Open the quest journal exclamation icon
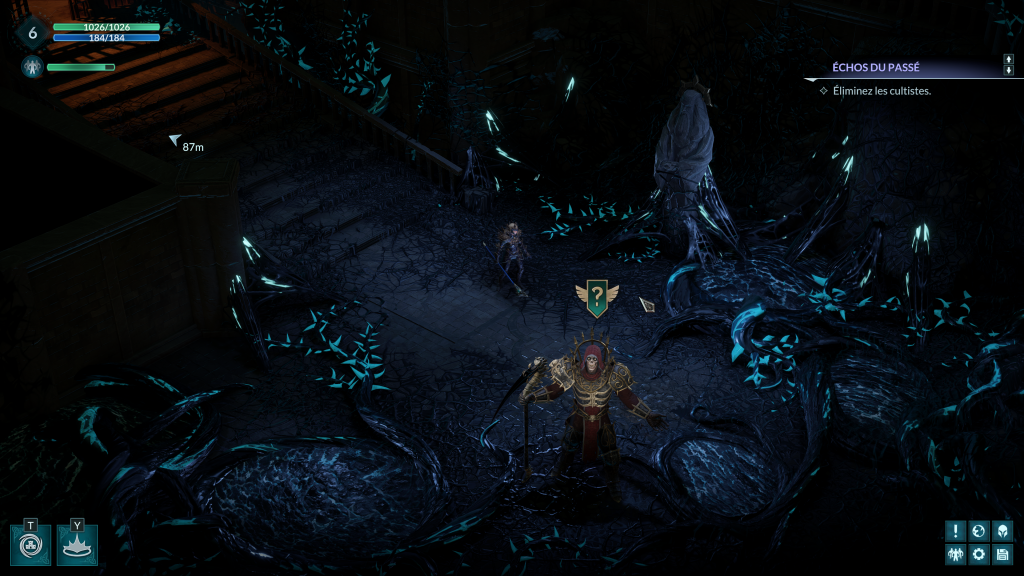1024x576 pixels. 956,531
